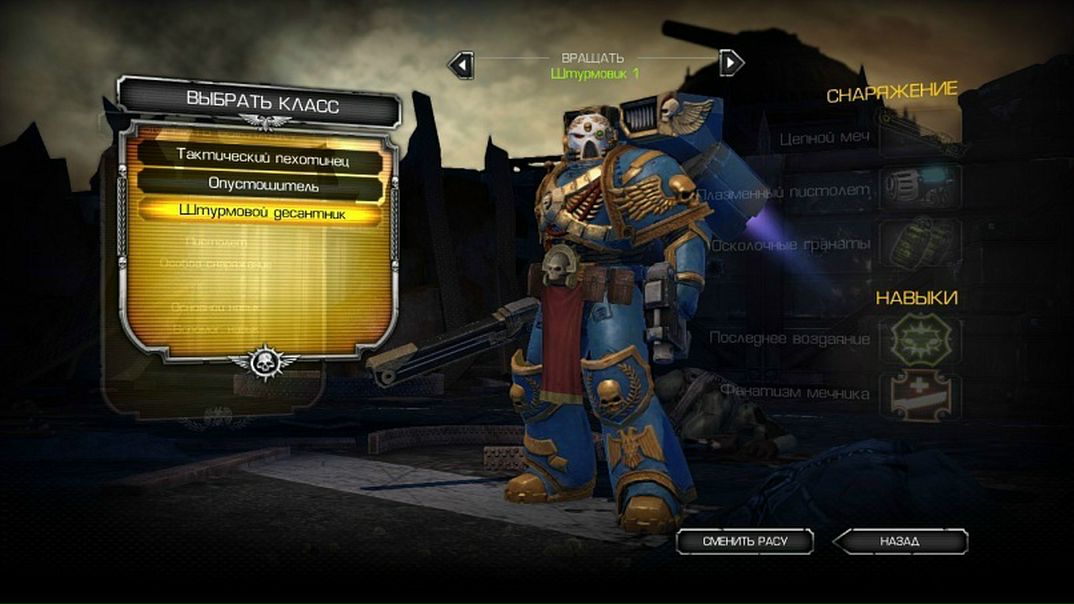Select the Фанатизм мечника perk icon
1074x604 pixels.
919,395
